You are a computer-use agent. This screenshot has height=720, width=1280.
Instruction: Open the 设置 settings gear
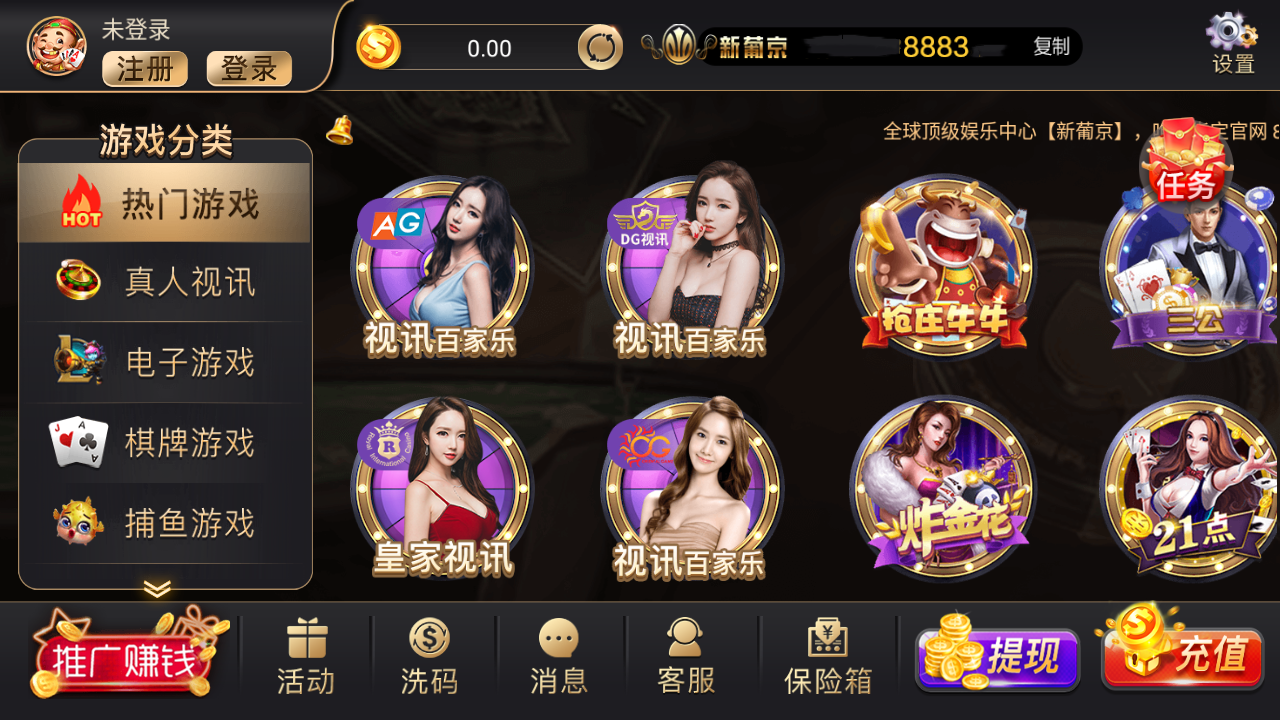[1232, 44]
